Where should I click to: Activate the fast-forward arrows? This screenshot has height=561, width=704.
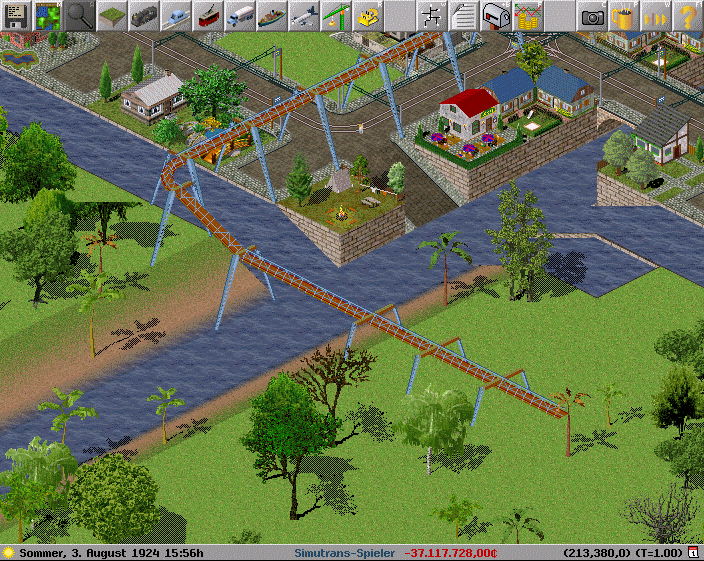(656, 15)
